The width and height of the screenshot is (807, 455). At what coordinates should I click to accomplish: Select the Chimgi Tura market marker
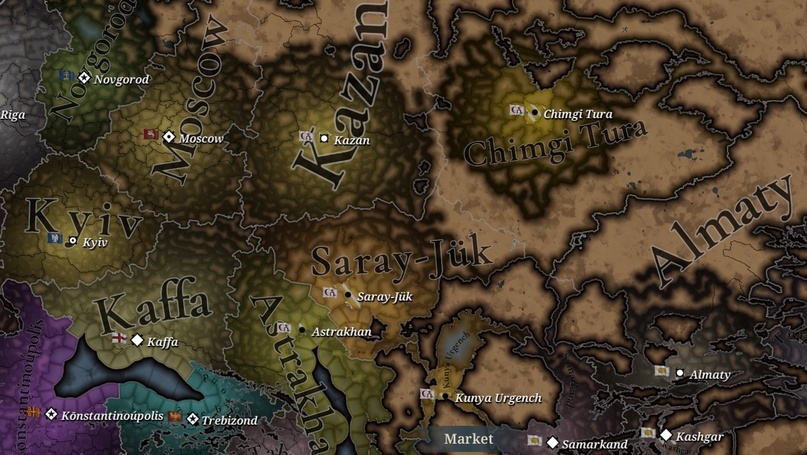534,112
